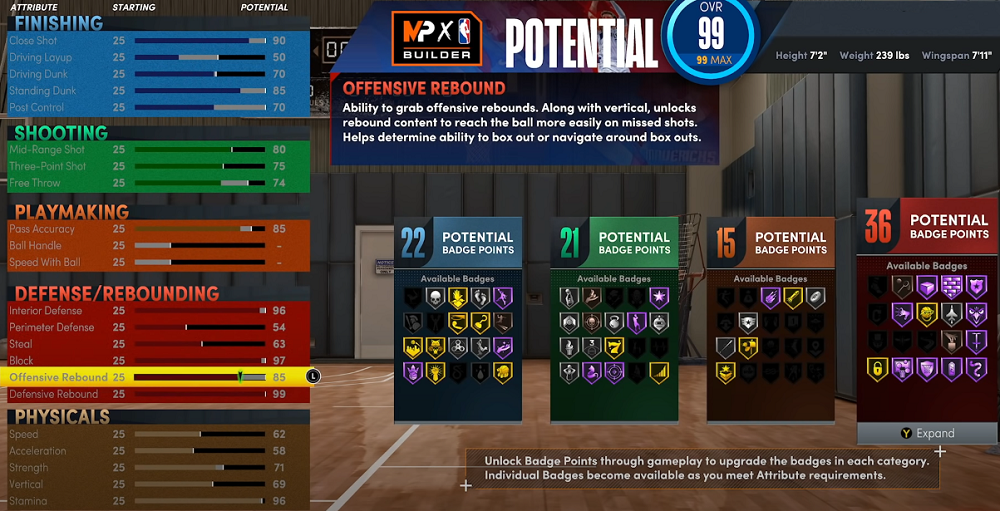
Task: Choose the Driving Dunk attribute
Action: (x=150, y=74)
